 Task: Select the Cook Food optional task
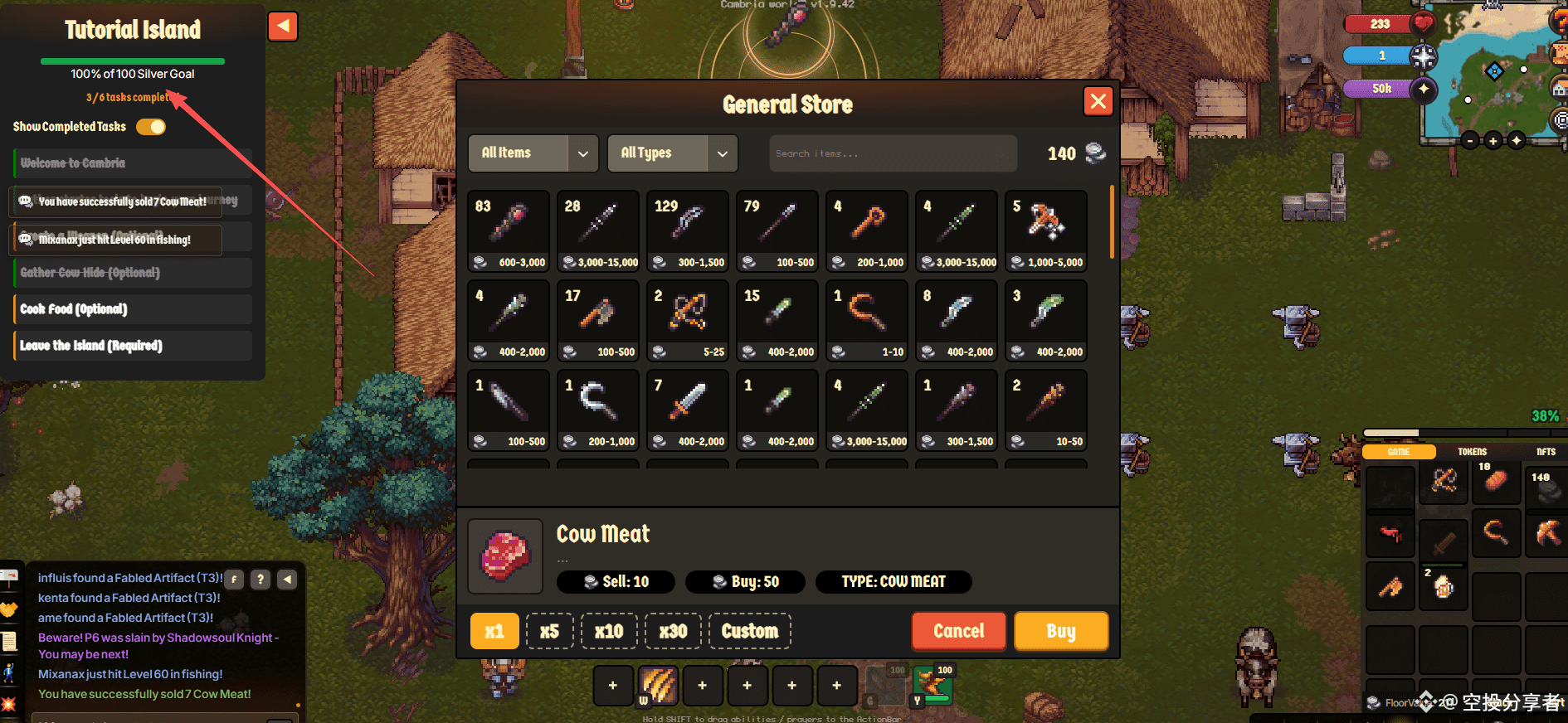pyautogui.click(x=133, y=309)
